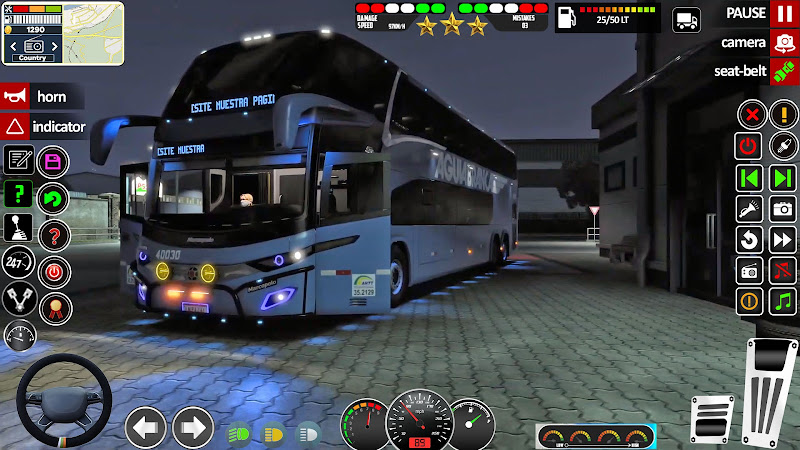Take a screenshot with the photo camera icon
This screenshot has width=800, height=450.
click(782, 209)
